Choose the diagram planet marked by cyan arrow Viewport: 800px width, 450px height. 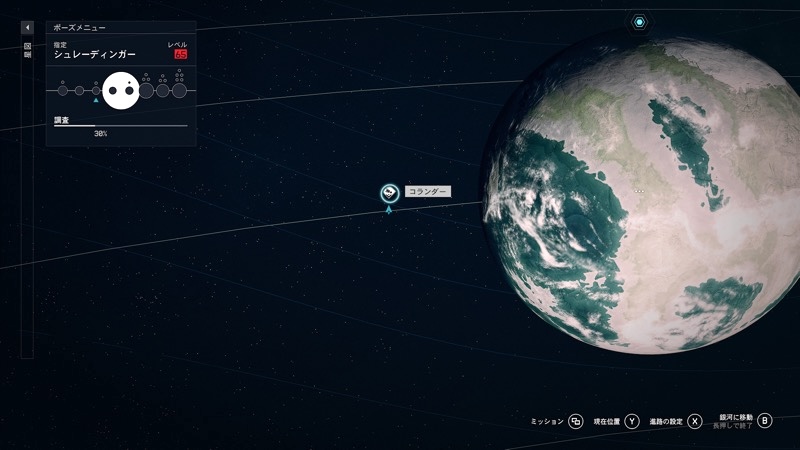pyautogui.click(x=96, y=90)
